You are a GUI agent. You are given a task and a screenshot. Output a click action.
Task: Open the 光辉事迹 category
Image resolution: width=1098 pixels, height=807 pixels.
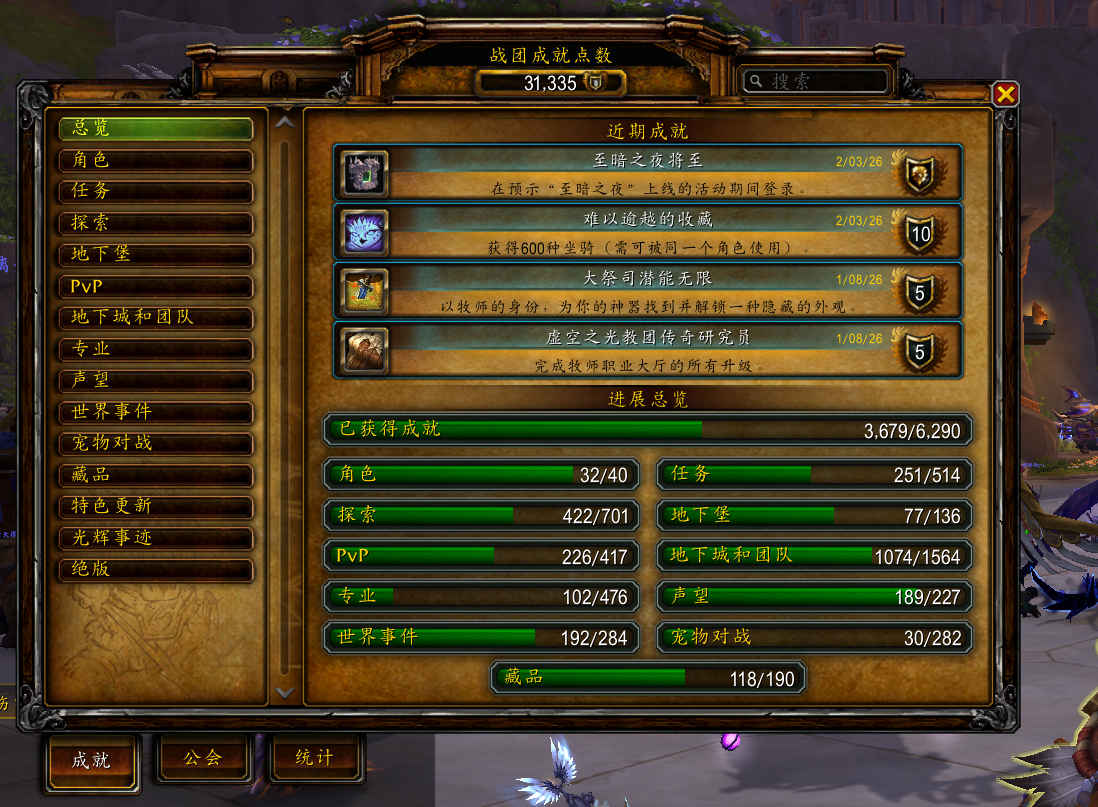point(155,538)
